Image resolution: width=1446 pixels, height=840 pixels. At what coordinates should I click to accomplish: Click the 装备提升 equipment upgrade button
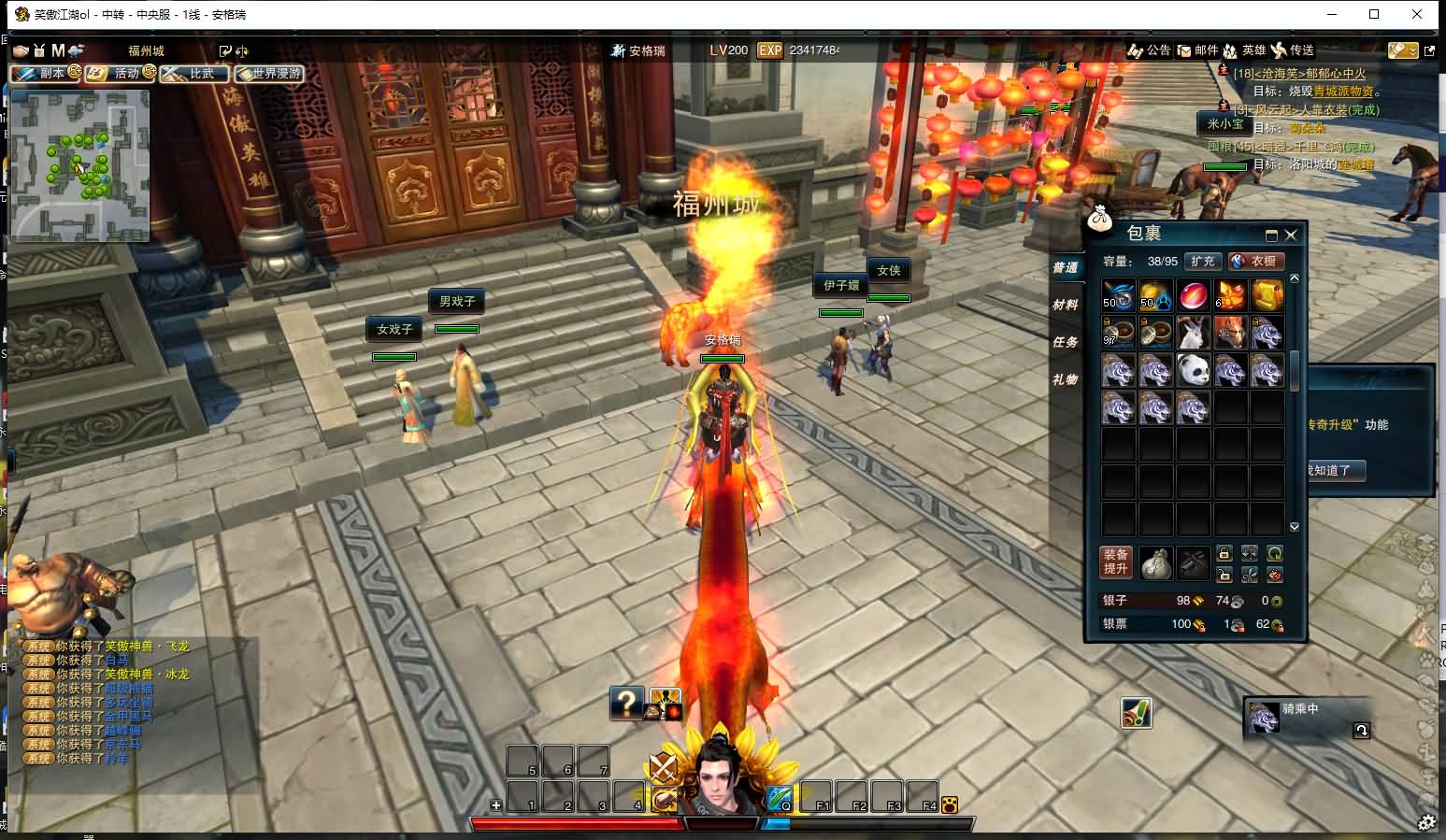pyautogui.click(x=1116, y=562)
